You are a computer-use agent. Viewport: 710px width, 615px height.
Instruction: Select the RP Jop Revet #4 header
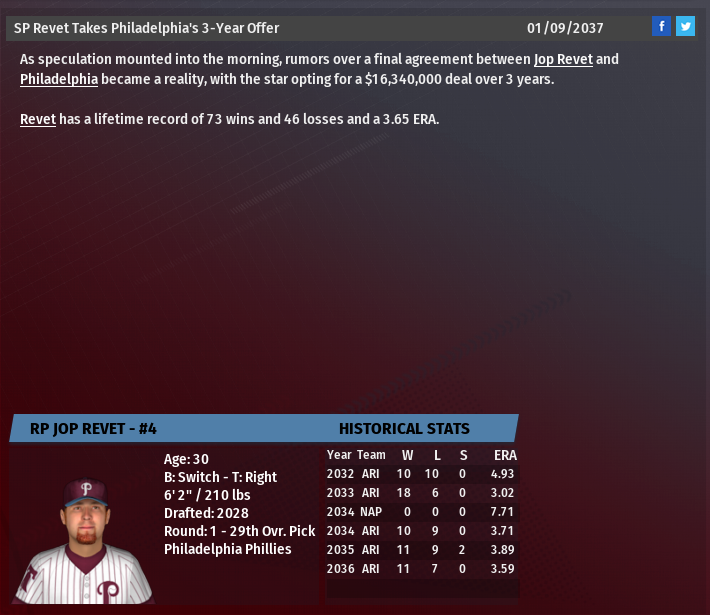click(x=93, y=428)
